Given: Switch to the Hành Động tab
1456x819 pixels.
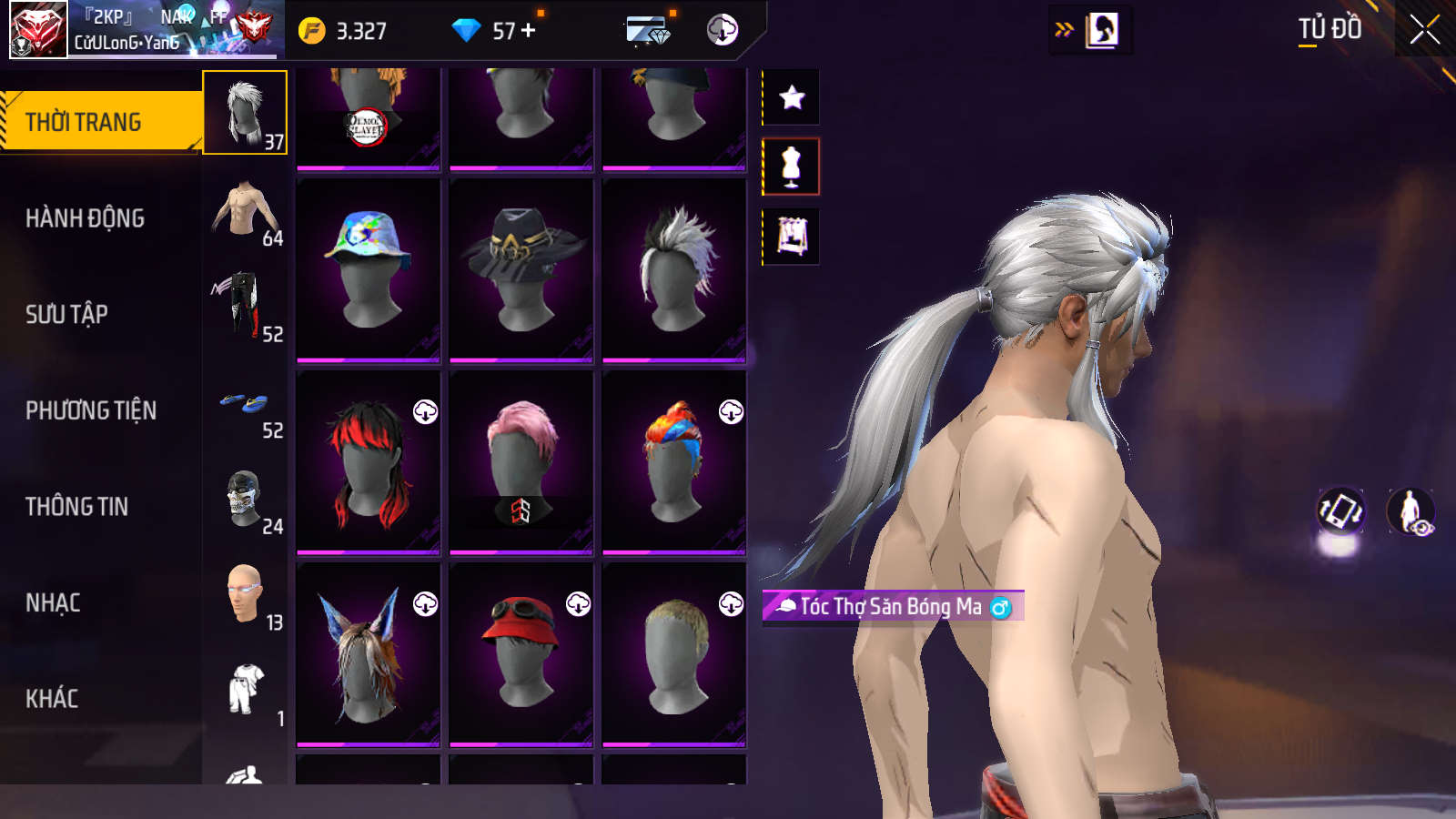Looking at the screenshot, I should pos(85,218).
